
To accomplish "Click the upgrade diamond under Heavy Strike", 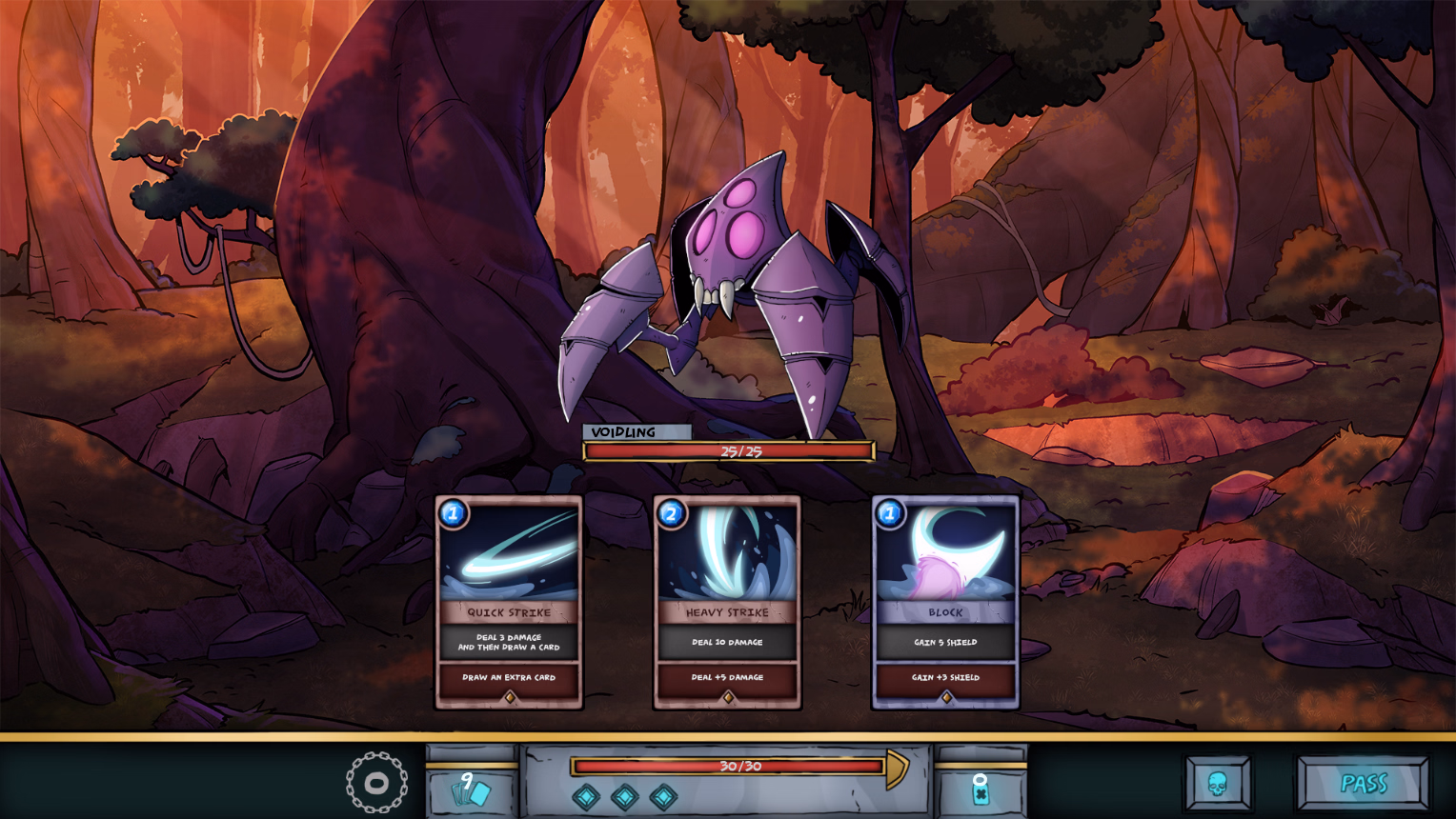I will tap(727, 699).
